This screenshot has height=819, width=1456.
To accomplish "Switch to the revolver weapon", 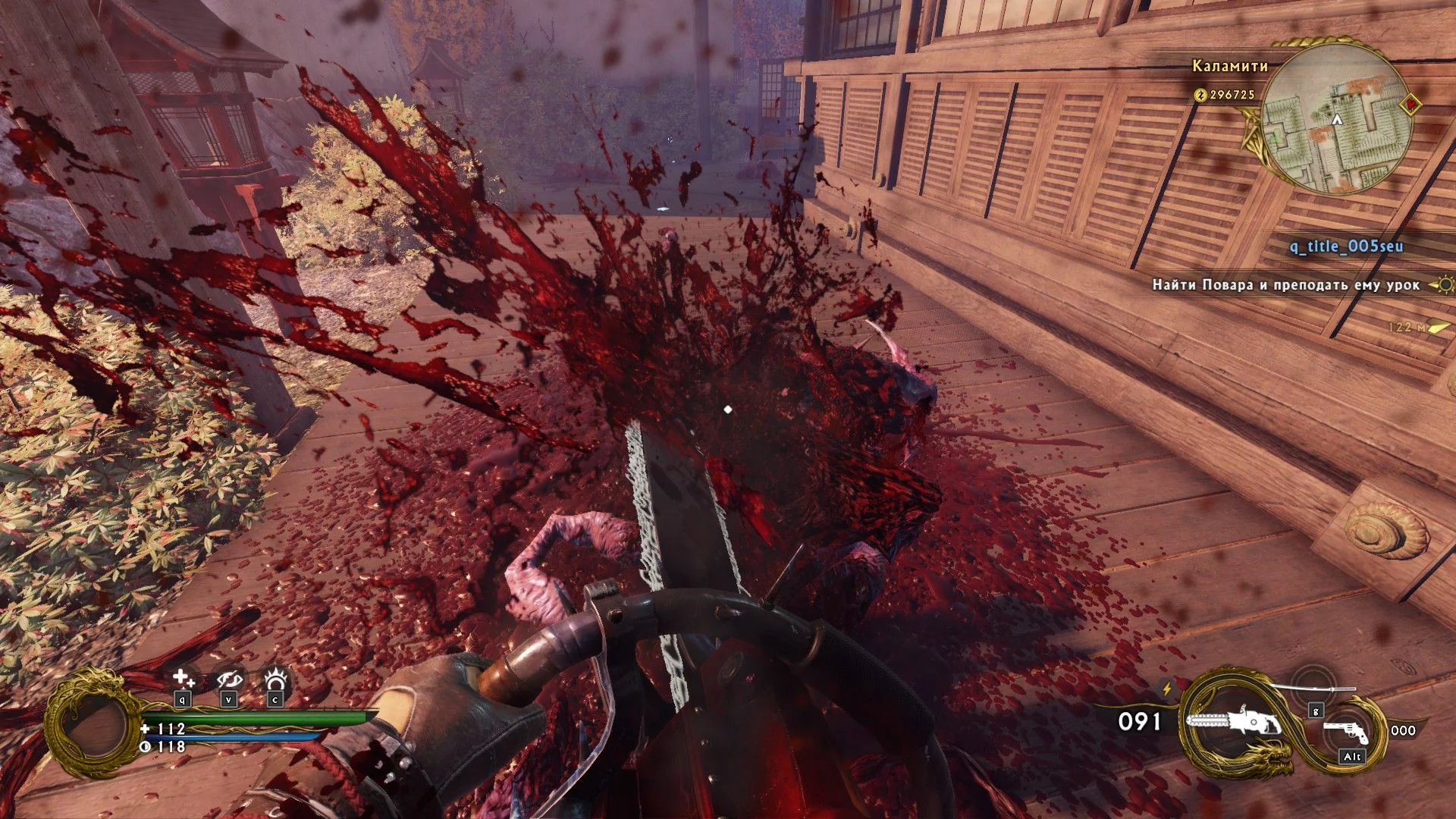I will point(1345,731).
